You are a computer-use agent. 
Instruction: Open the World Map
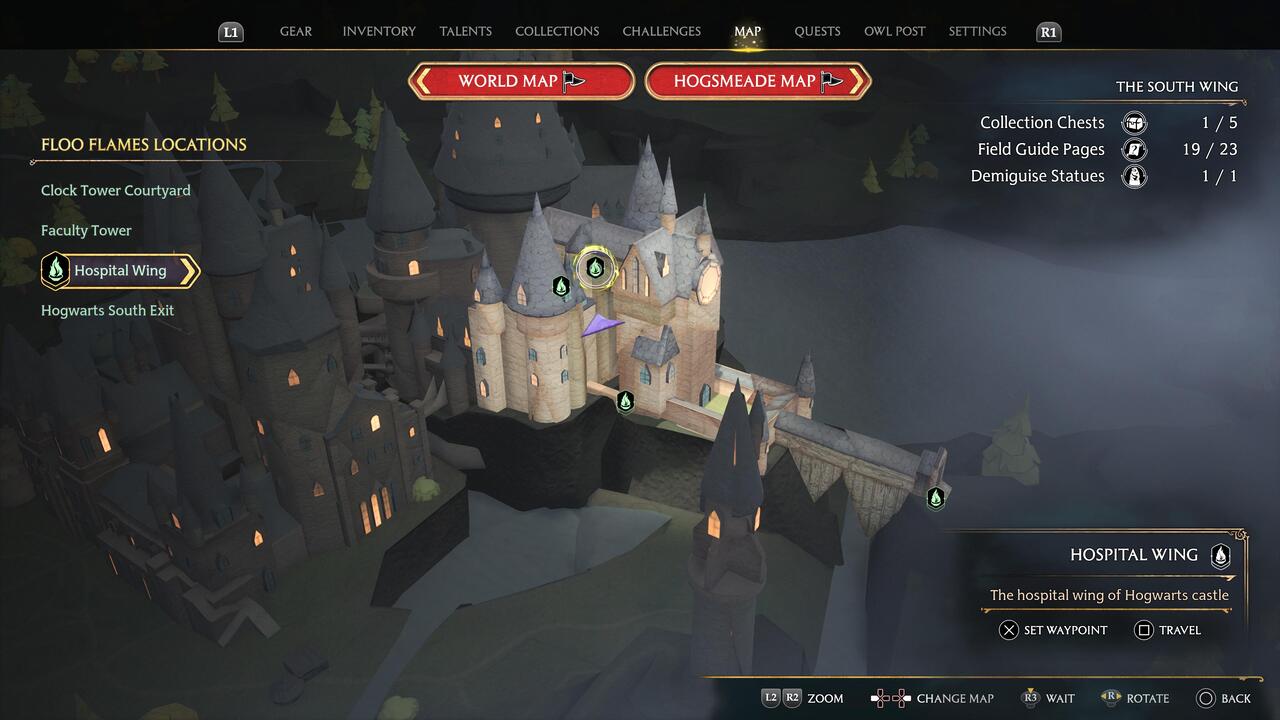[520, 81]
